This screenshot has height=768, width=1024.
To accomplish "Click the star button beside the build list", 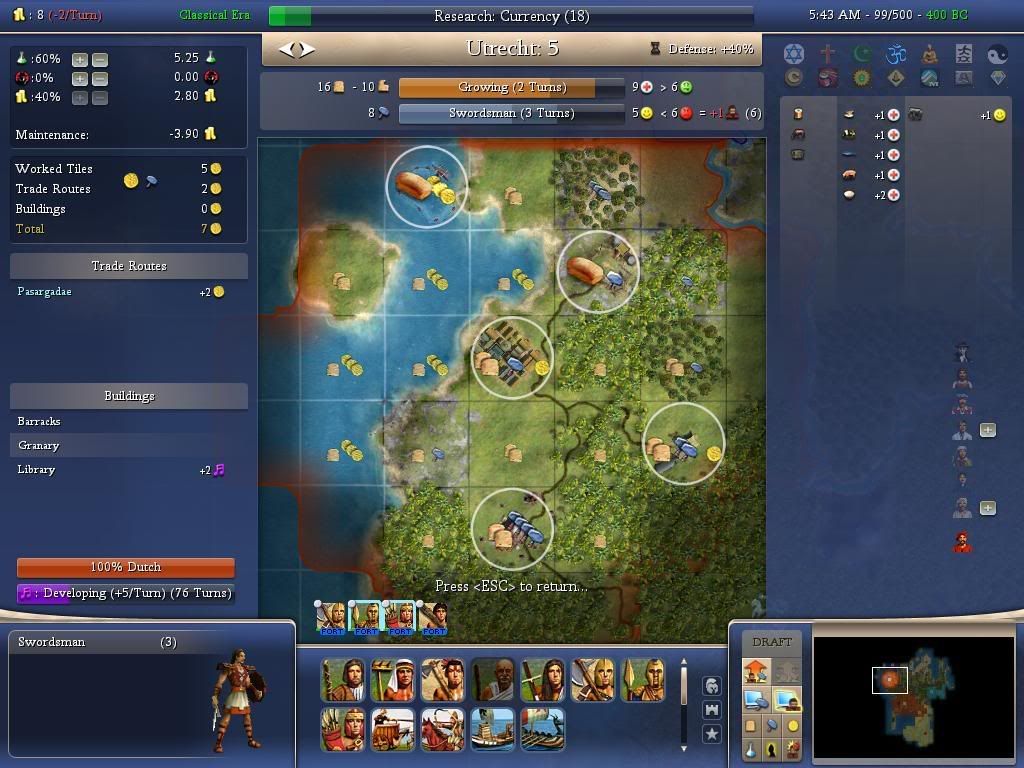I will click(712, 734).
